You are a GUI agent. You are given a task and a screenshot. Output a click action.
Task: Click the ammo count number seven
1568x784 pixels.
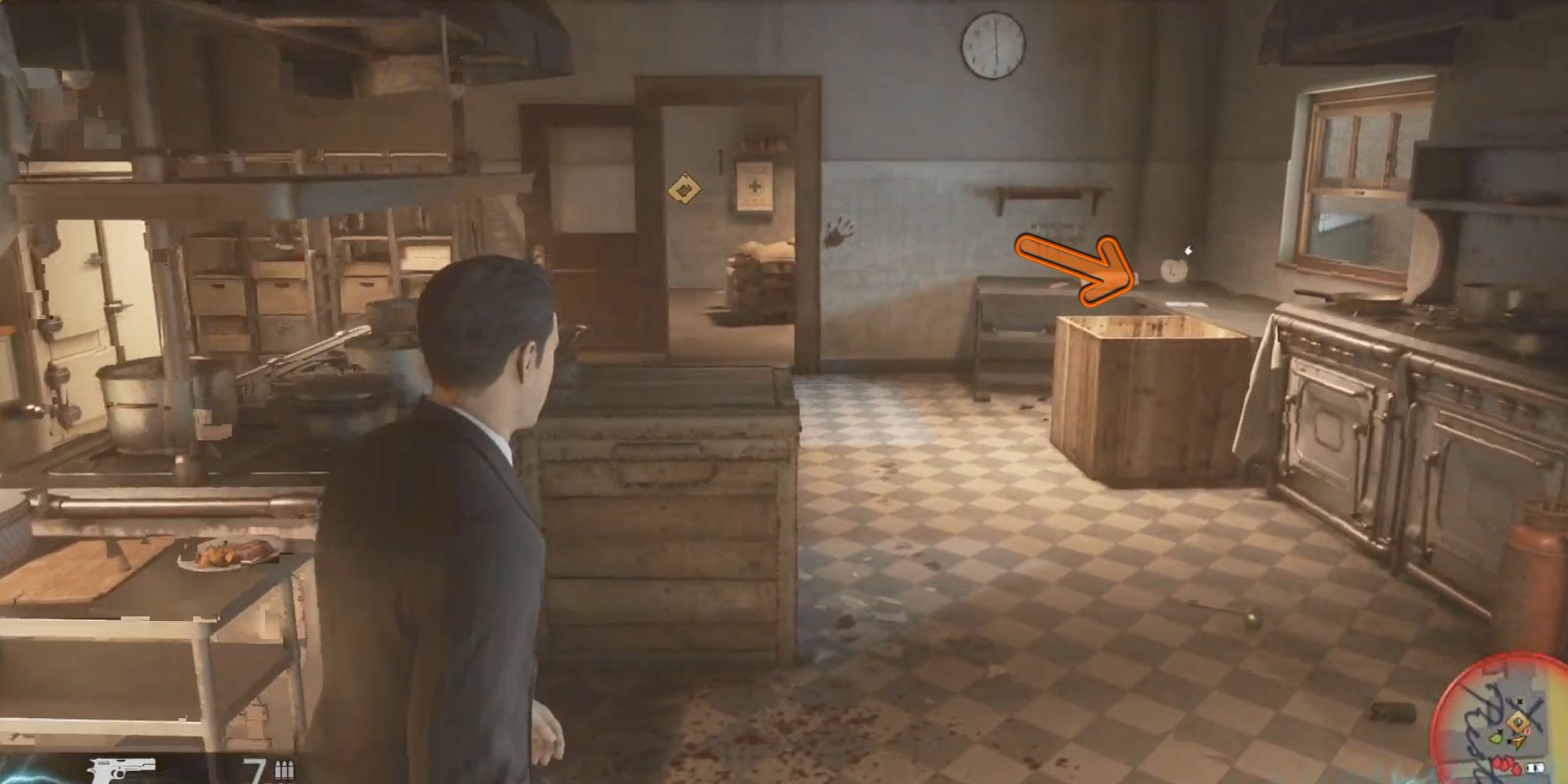click(x=252, y=770)
